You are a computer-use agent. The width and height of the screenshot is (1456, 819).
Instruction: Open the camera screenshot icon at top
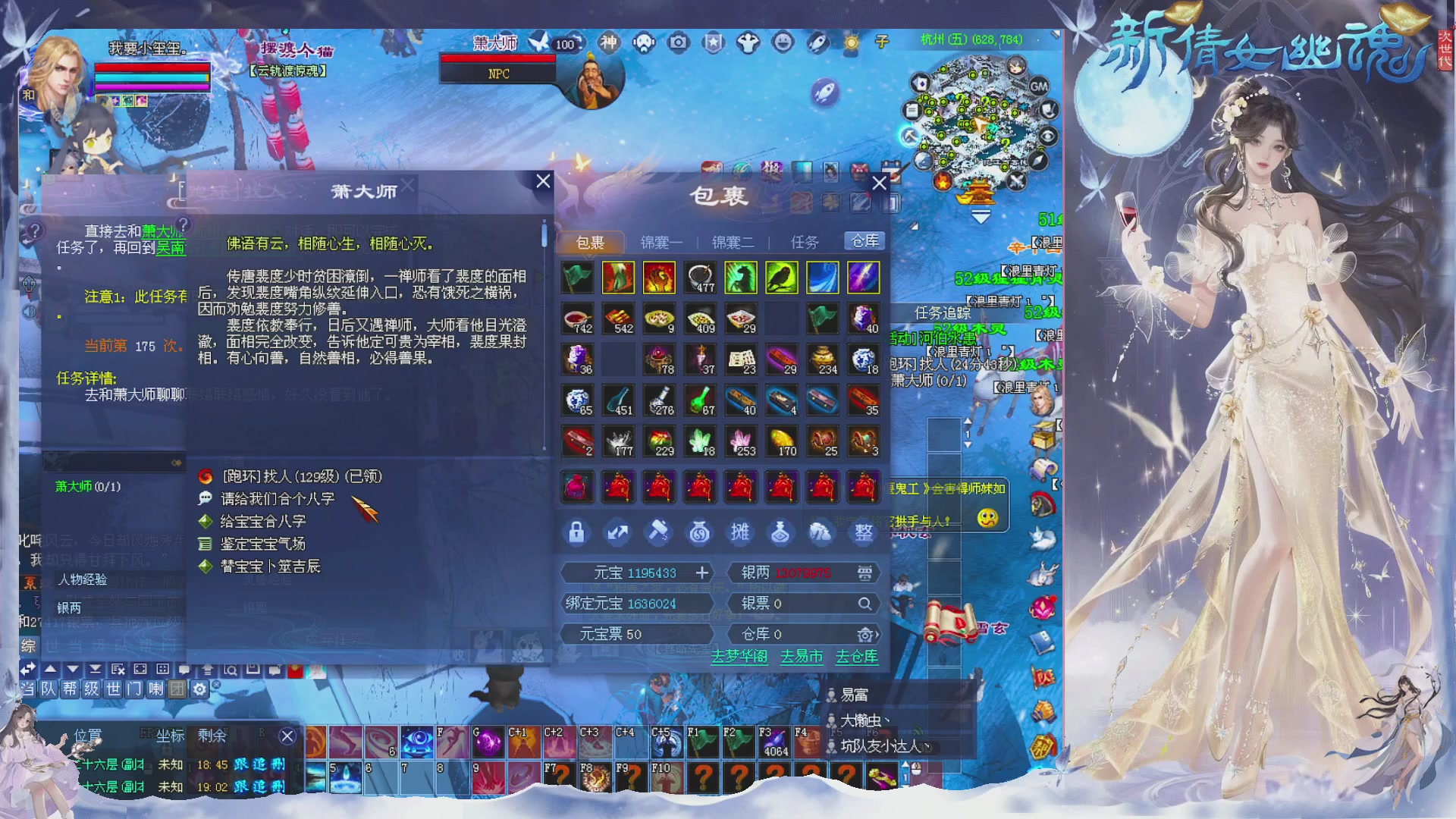click(677, 44)
